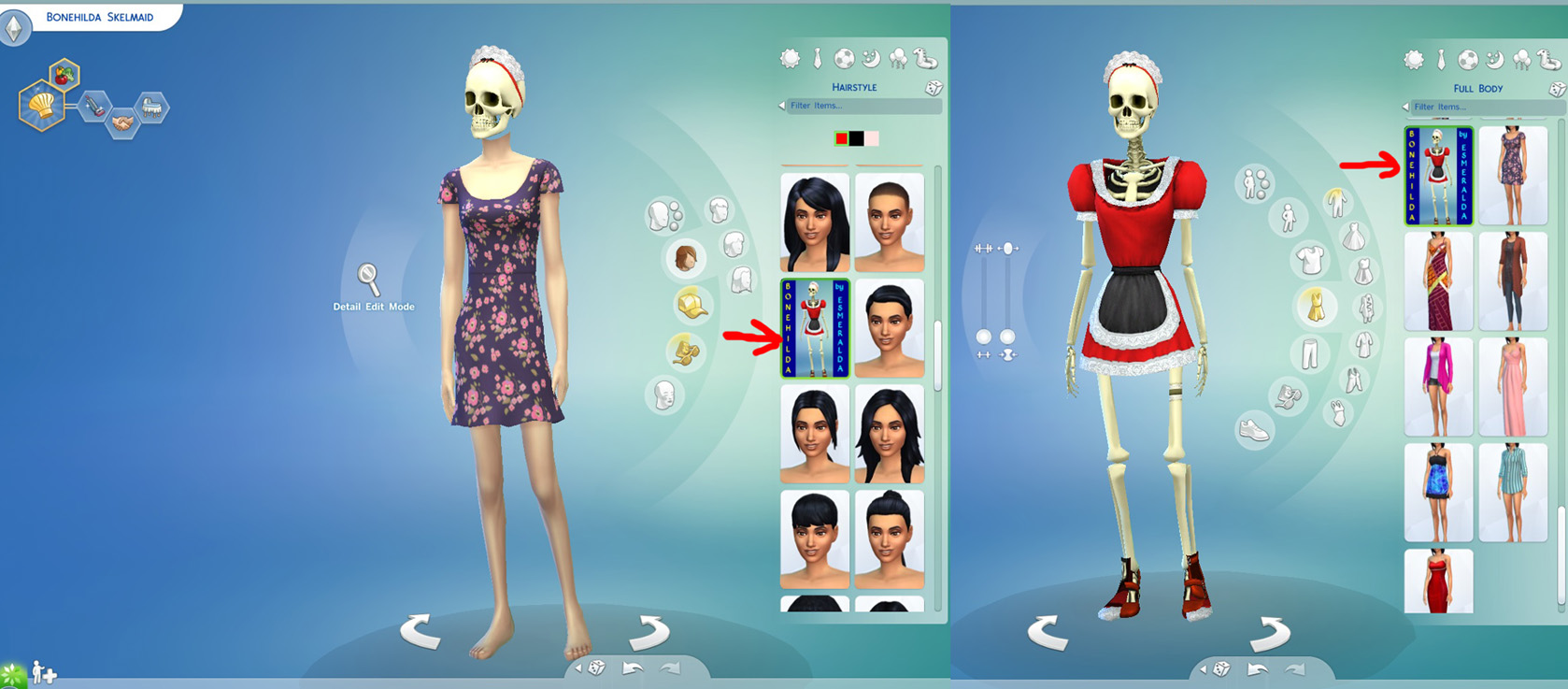The image size is (1568, 689).
Task: Select the Athletic wear soccer ball icon
Action: (845, 57)
